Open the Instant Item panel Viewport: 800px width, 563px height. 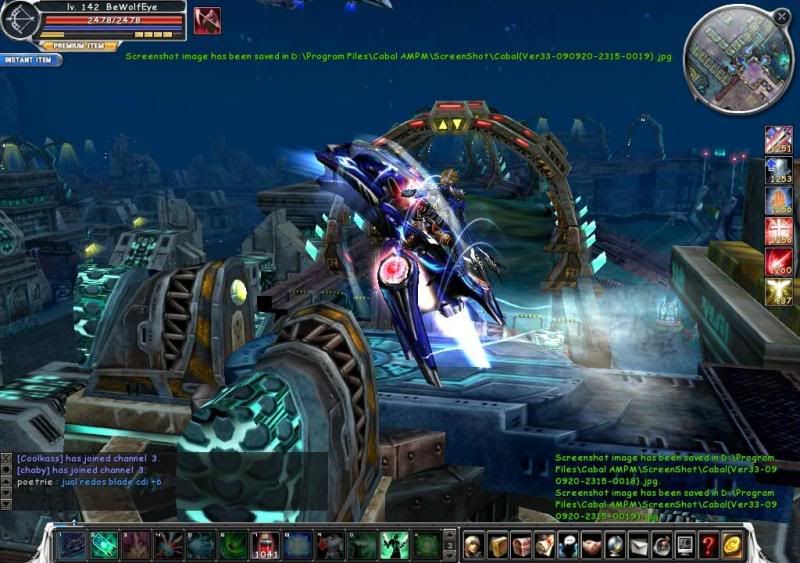point(30,60)
